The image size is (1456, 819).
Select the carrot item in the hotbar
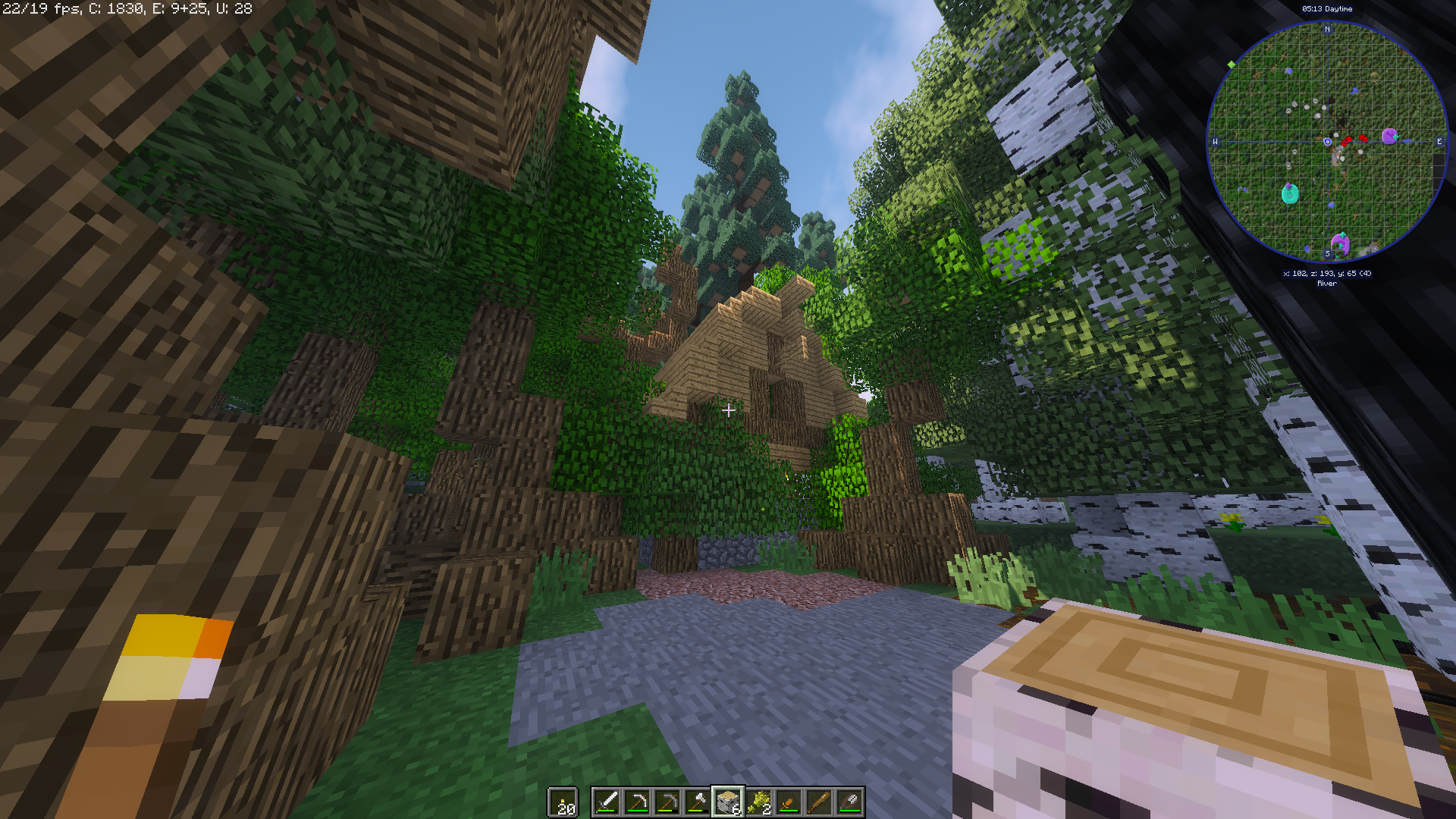[x=789, y=802]
